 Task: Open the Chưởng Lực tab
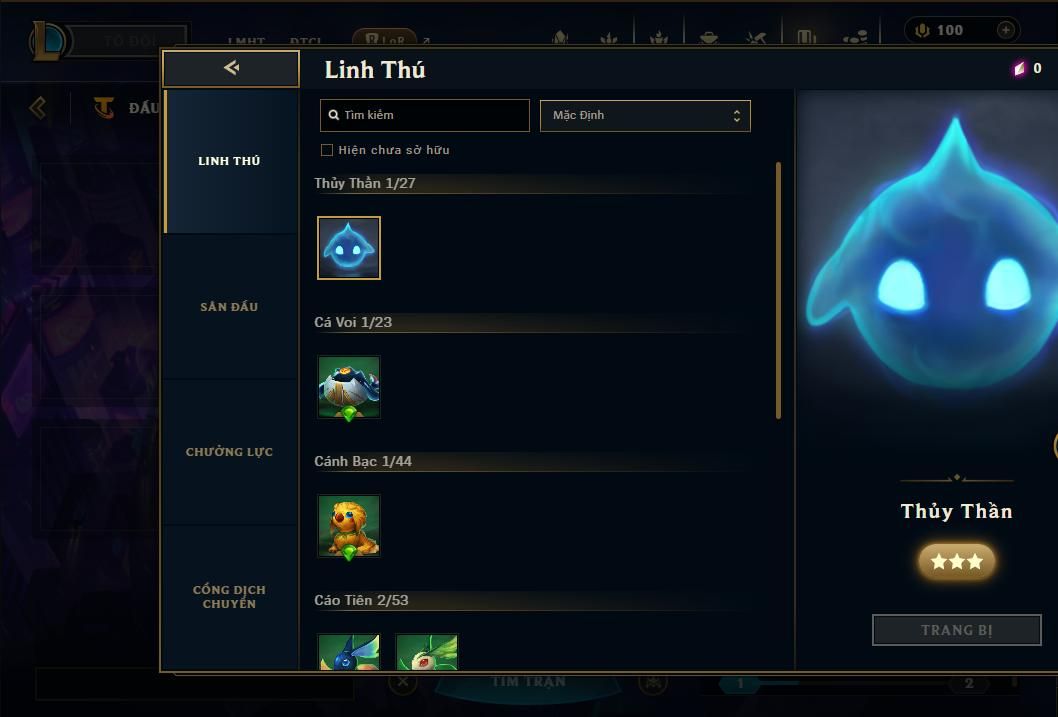[x=229, y=452]
